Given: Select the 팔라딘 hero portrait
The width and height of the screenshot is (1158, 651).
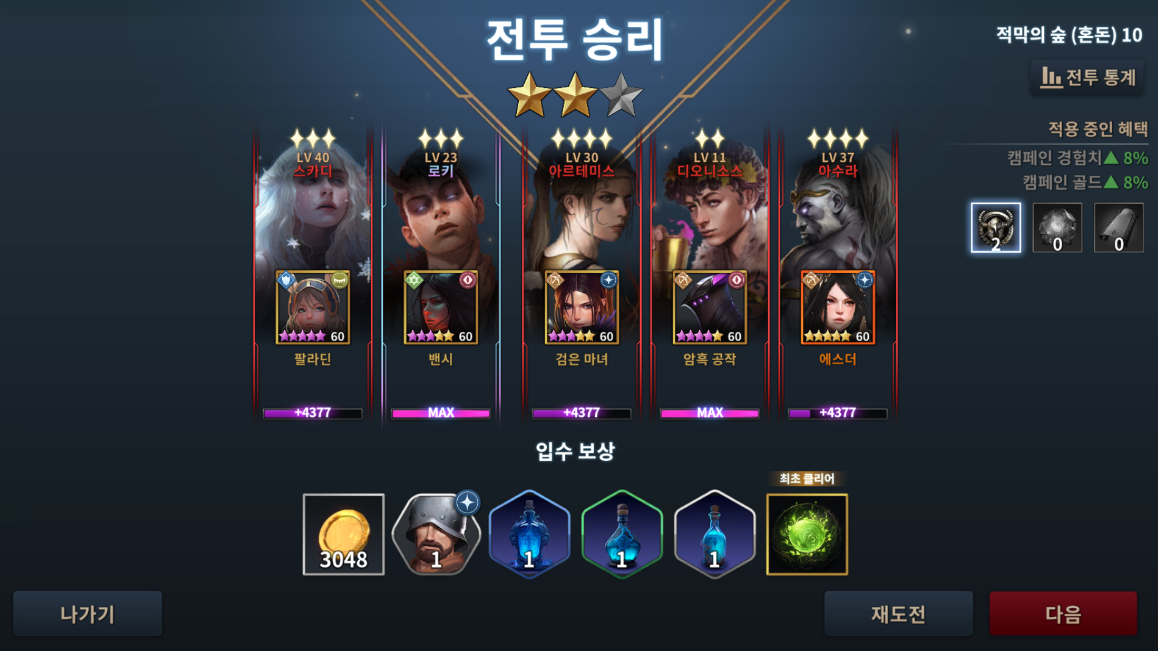Looking at the screenshot, I should 313,308.
